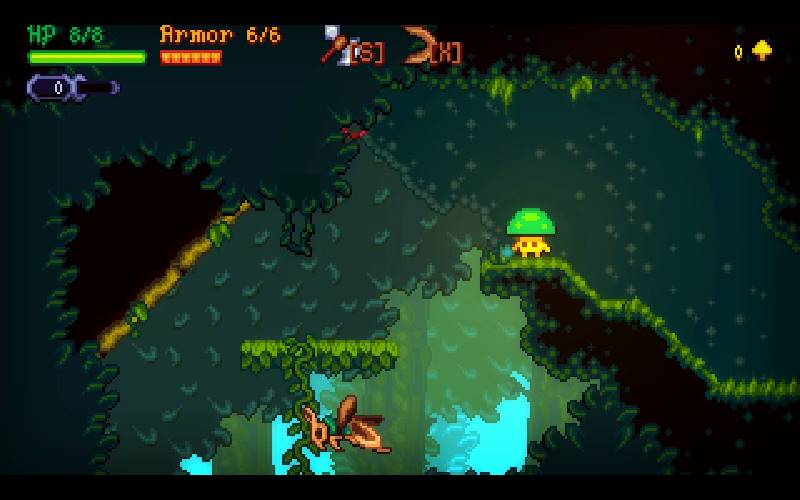Click the golden mushroom currency icon
800x500 pixels.
[x=762, y=50]
